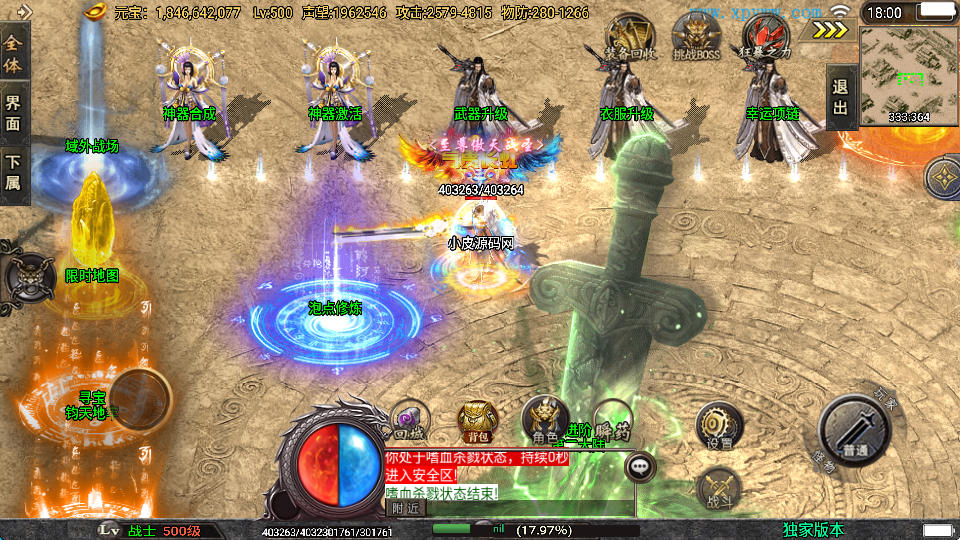This screenshot has height=540, width=960.
Task: Open the chat speech-bubble button
Action: tap(640, 466)
